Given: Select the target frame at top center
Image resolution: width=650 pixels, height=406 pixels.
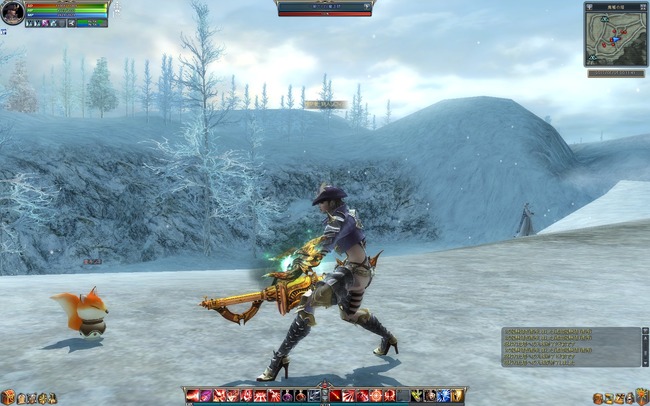Looking at the screenshot, I should [324, 8].
